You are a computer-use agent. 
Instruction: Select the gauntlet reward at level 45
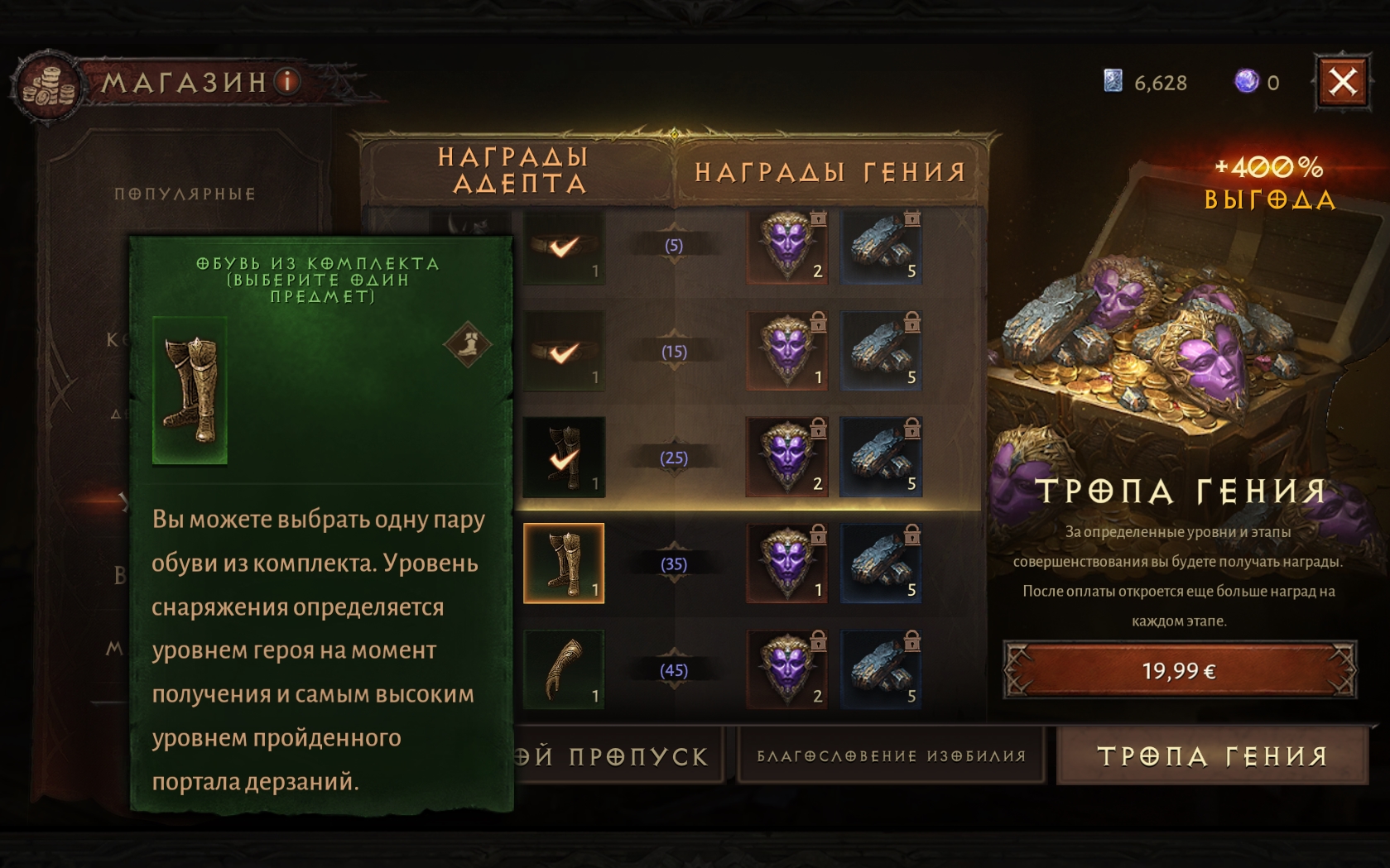tap(564, 669)
